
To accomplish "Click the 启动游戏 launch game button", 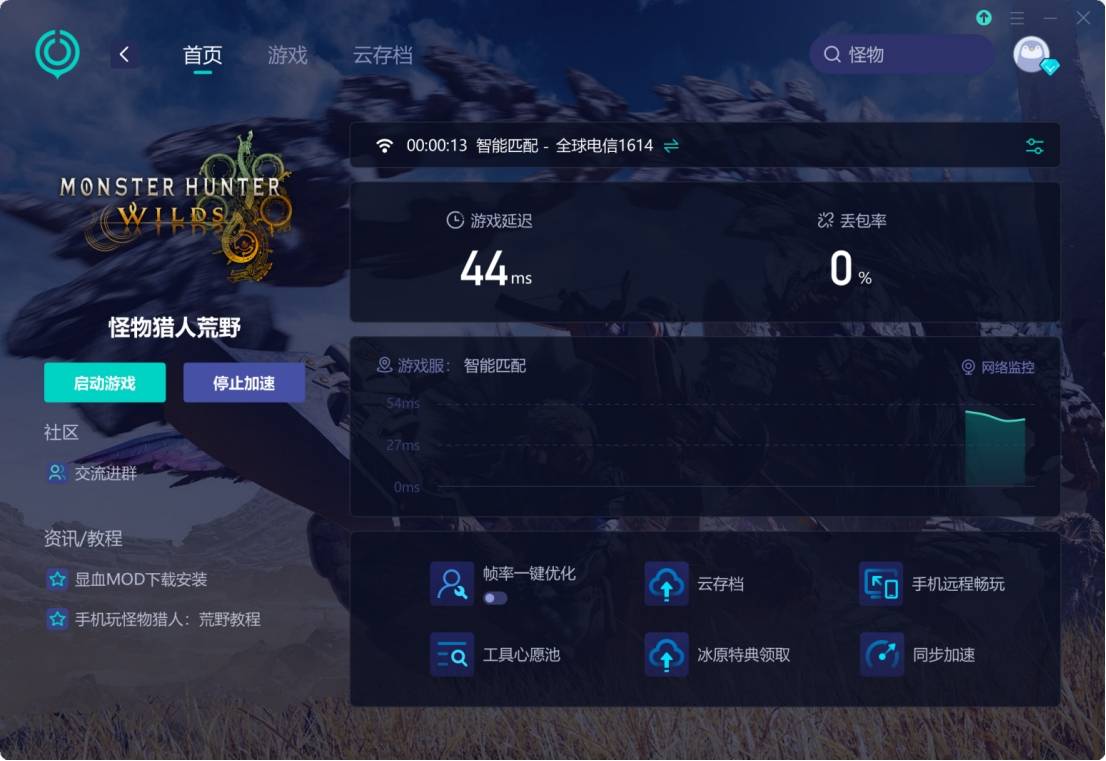I will pos(105,383).
